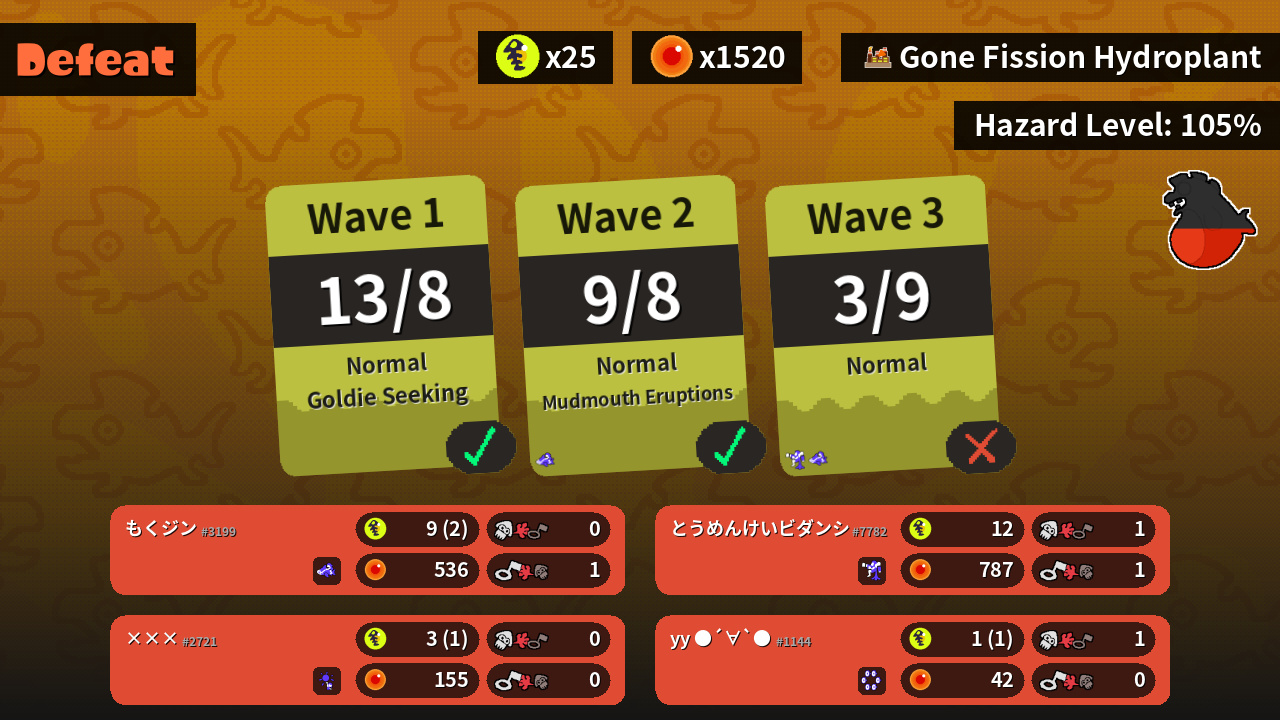This screenshot has height=720, width=1280.
Task: View player yy #1144's result row
Action: click(912, 660)
